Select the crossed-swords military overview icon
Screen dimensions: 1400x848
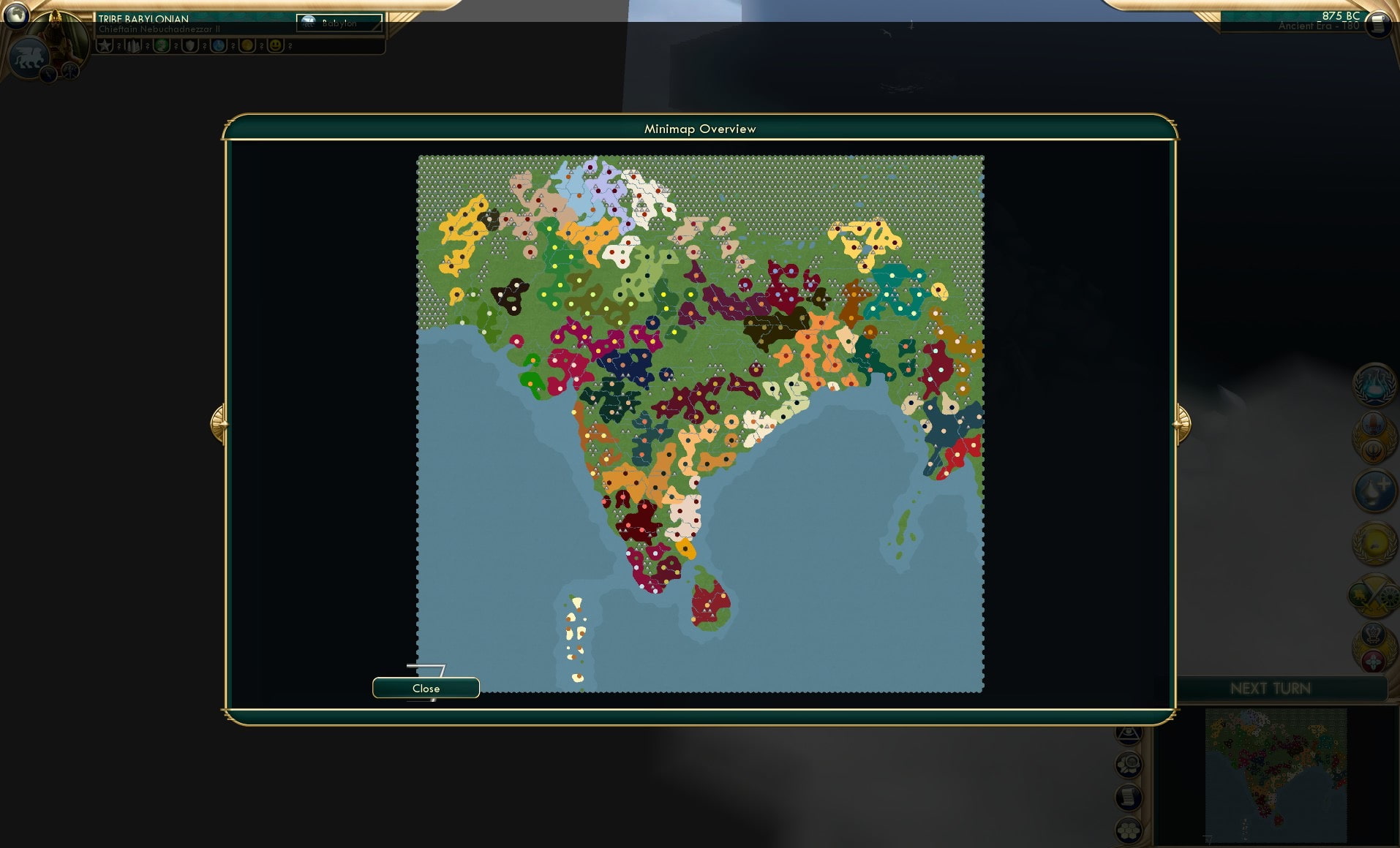click(1375, 592)
